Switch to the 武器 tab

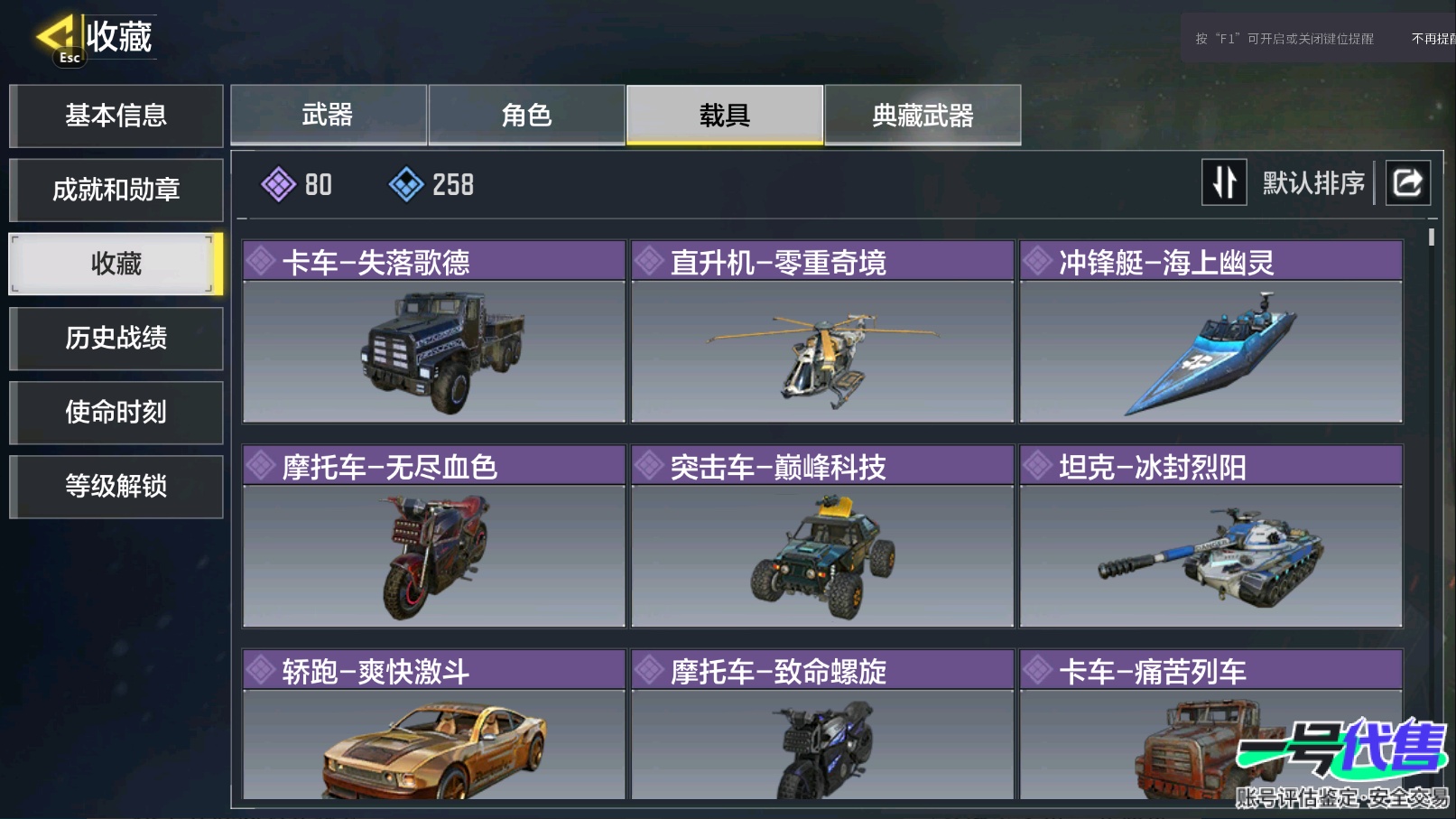click(x=329, y=115)
